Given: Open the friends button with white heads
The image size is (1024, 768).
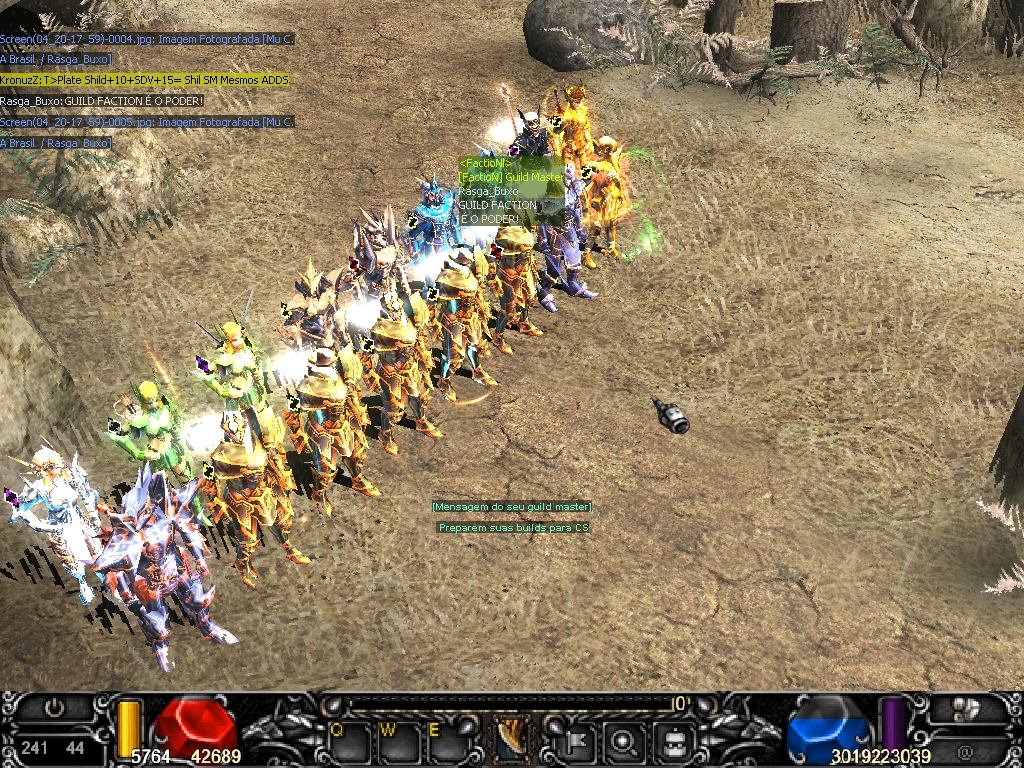Looking at the screenshot, I should coord(966,709).
